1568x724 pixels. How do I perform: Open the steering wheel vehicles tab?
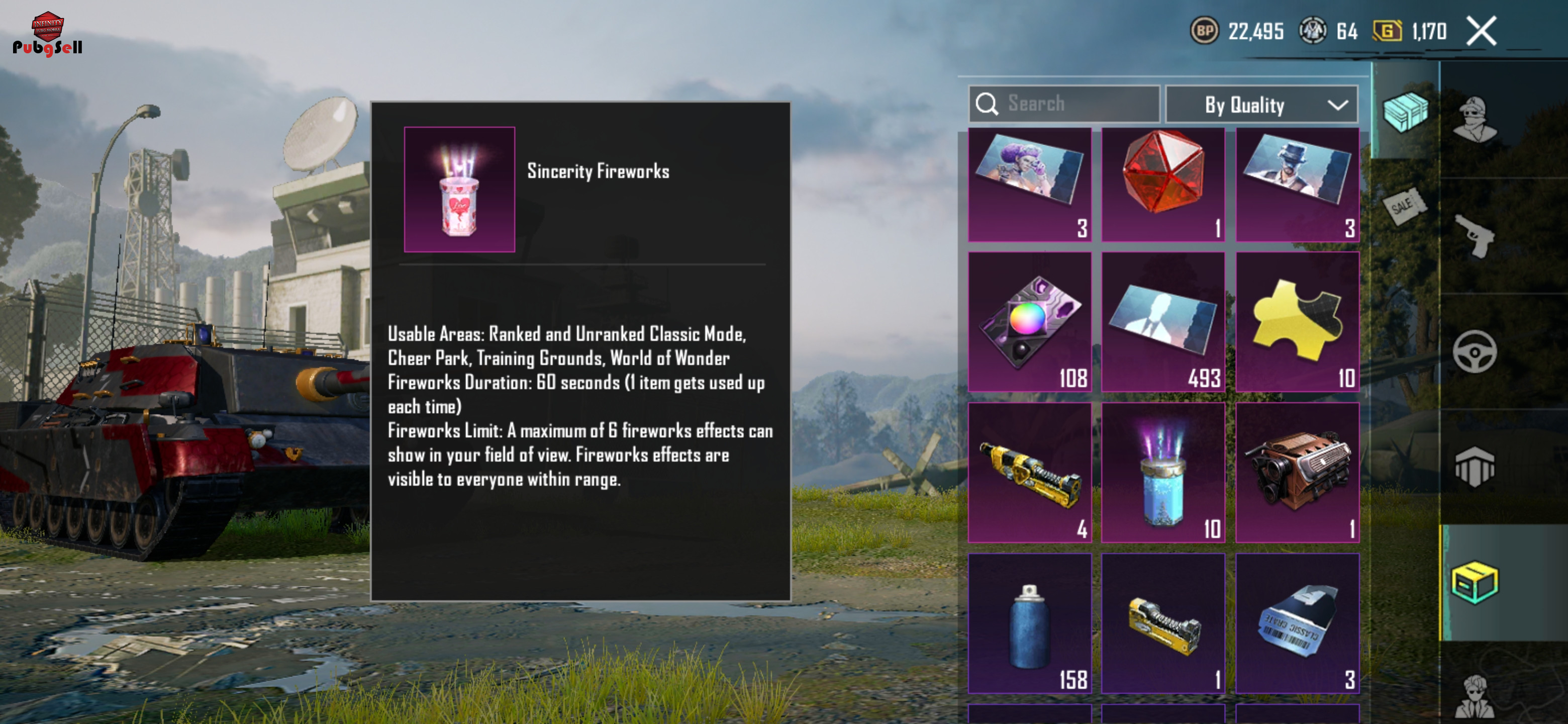[x=1474, y=351]
